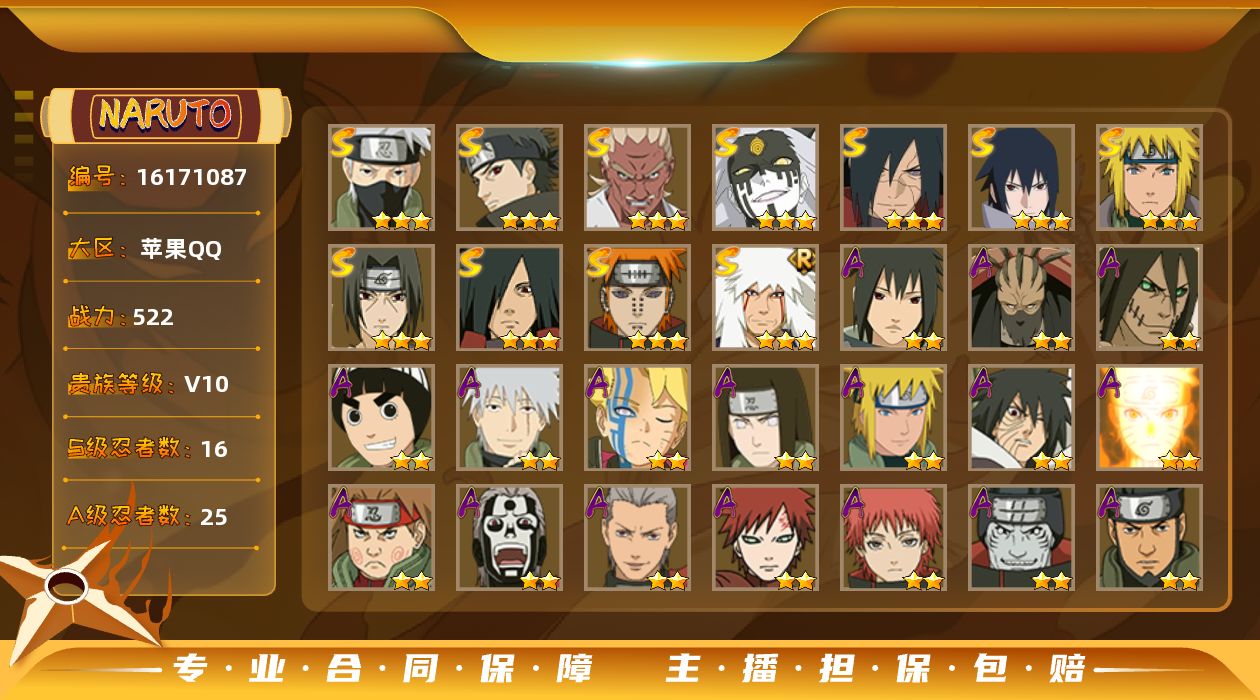Pick the Gaara portrait with forehead tattoo
The height and width of the screenshot is (700, 1260).
pyautogui.click(x=766, y=537)
